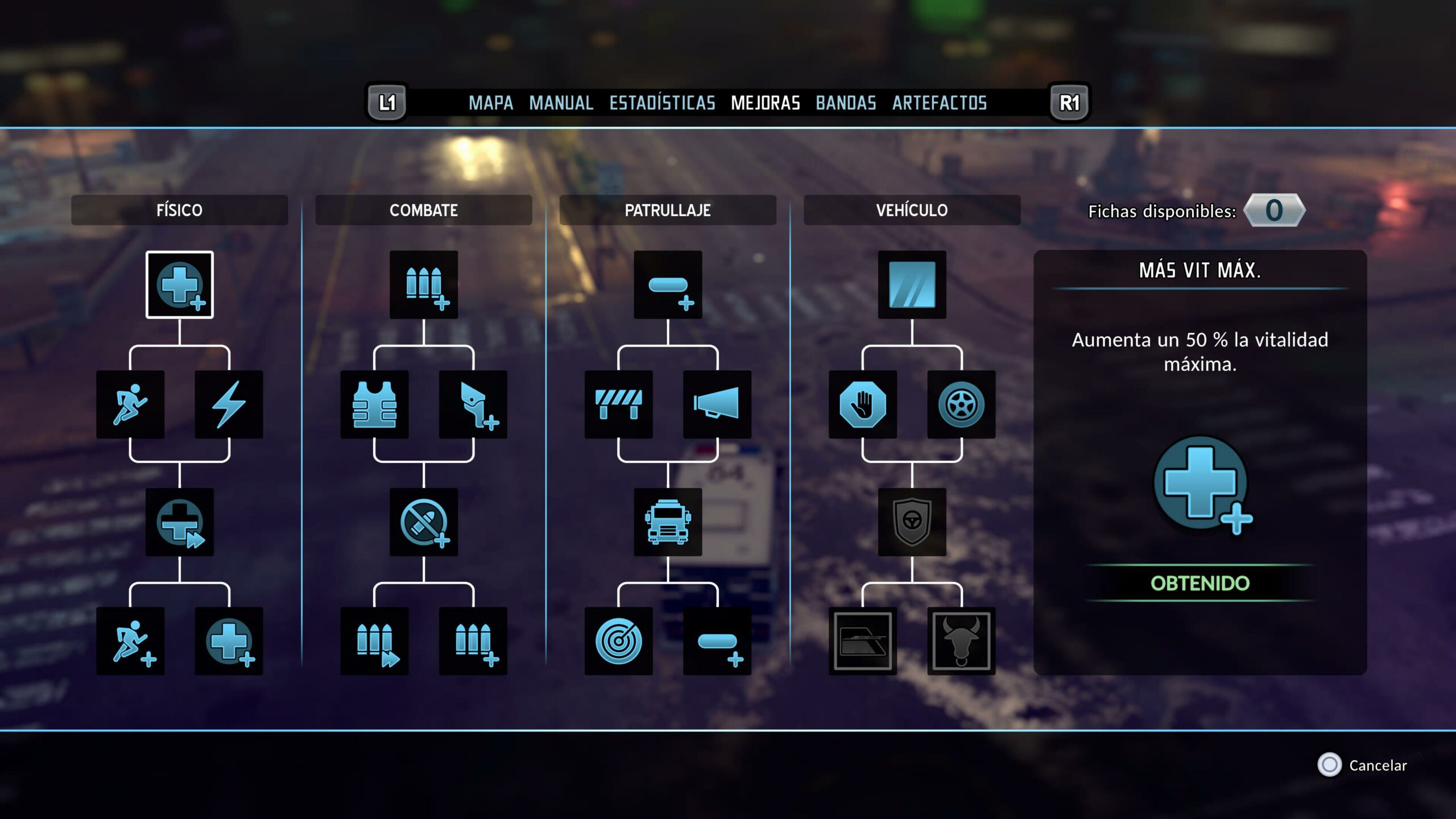
Task: Select the stop hand sign upgrade
Action: pos(862,404)
